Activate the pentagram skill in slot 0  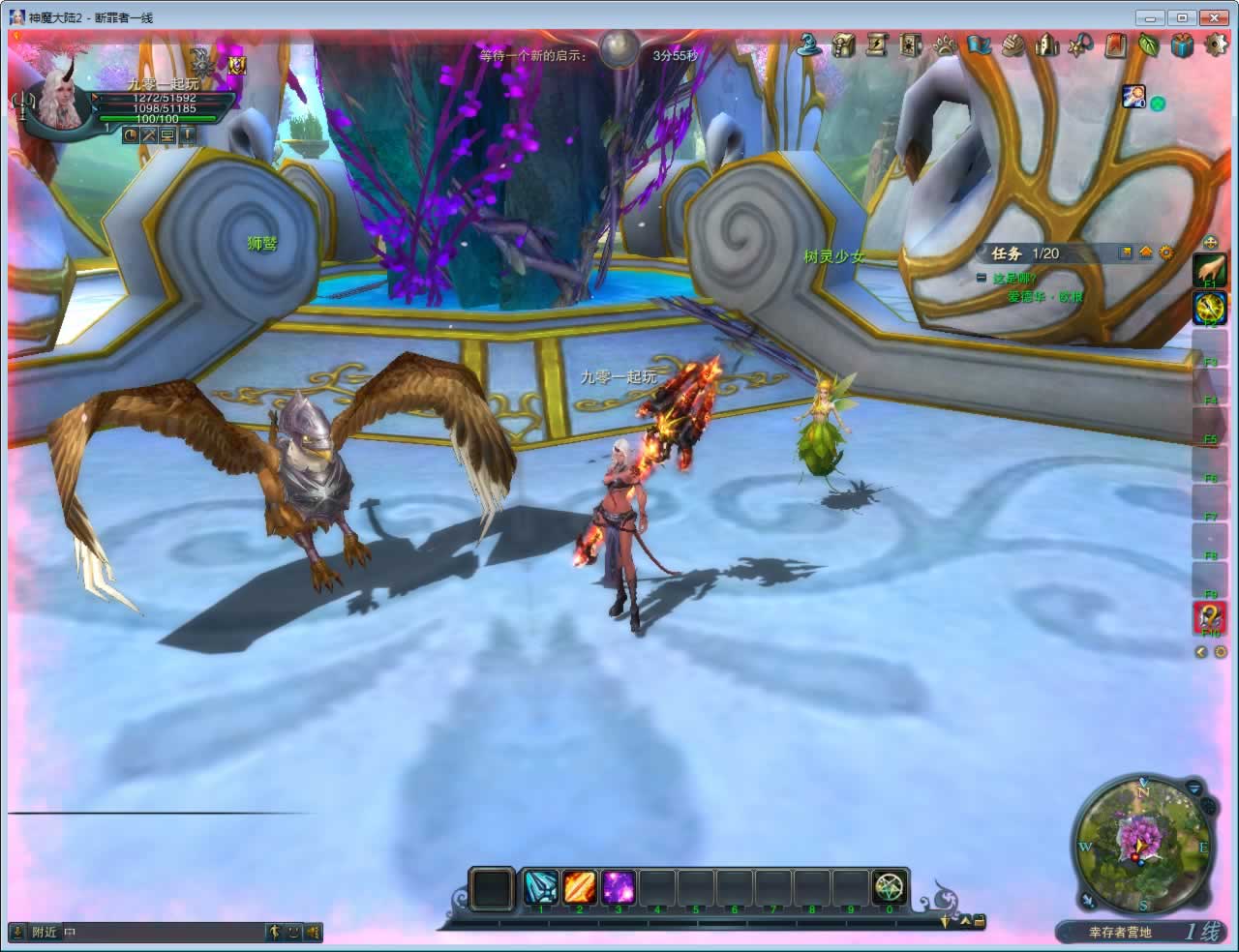(x=890, y=887)
